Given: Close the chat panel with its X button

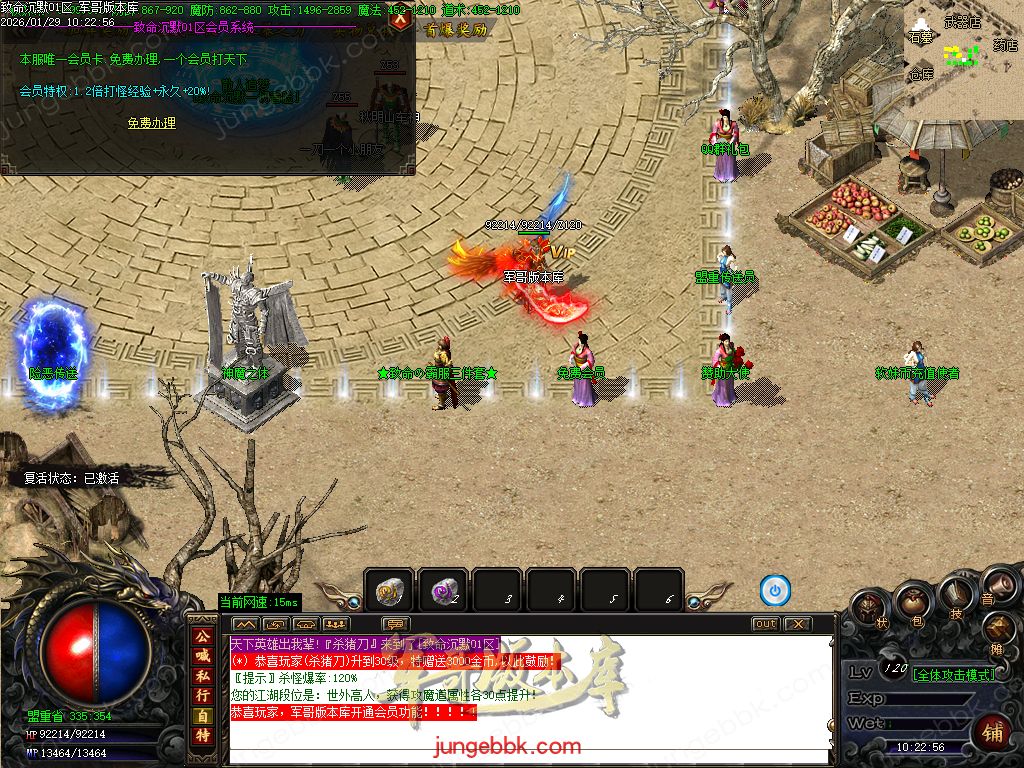Looking at the screenshot, I should pos(796,624).
